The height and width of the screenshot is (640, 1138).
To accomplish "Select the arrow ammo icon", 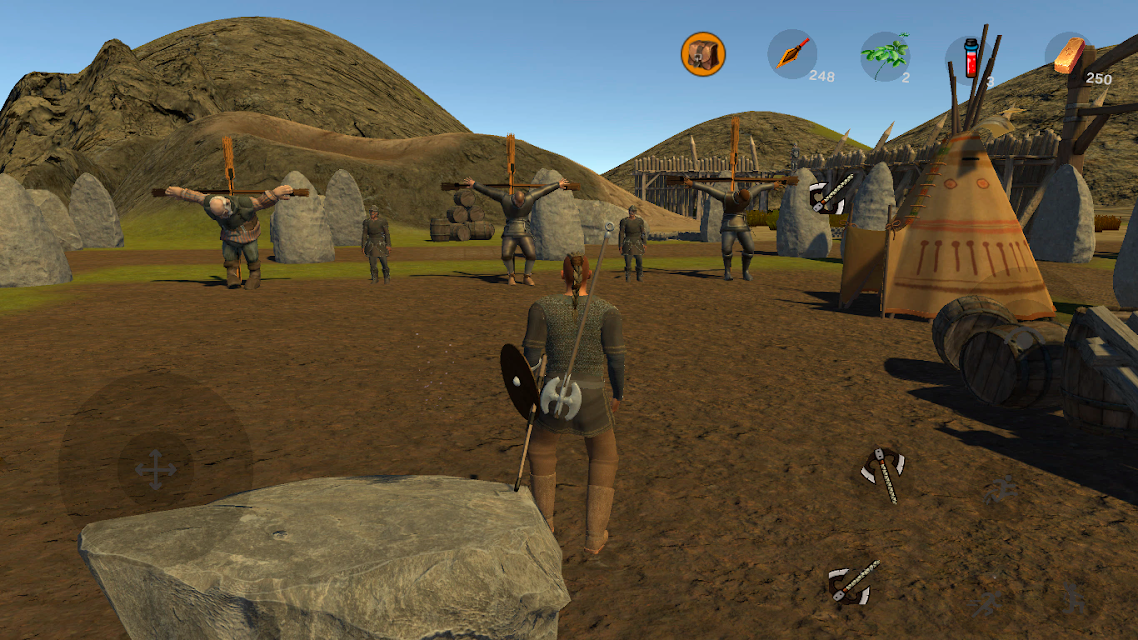I will [792, 54].
